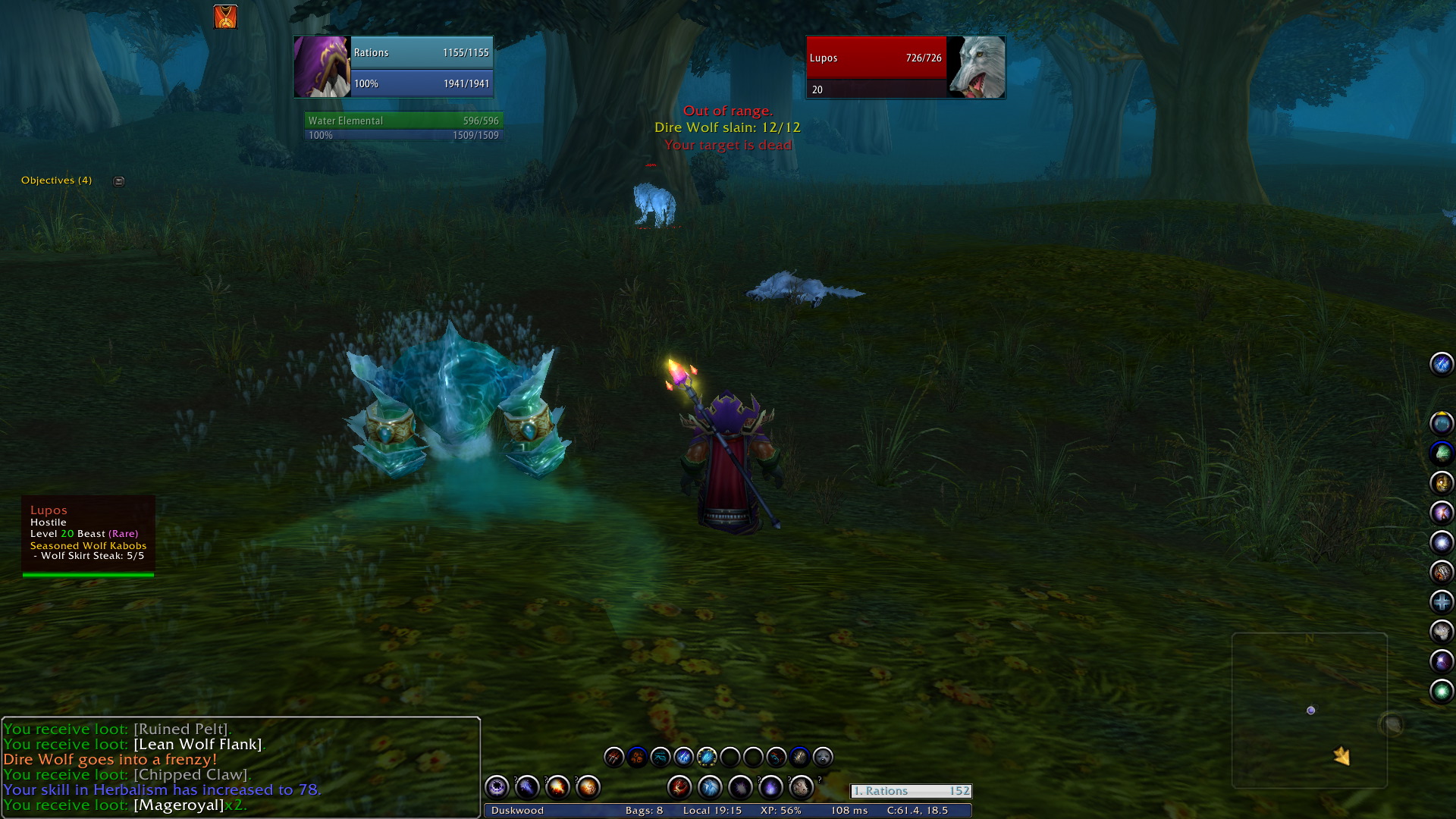Activate the golden mask ability icon
Screen dimensions: 1456x819
tap(1441, 483)
